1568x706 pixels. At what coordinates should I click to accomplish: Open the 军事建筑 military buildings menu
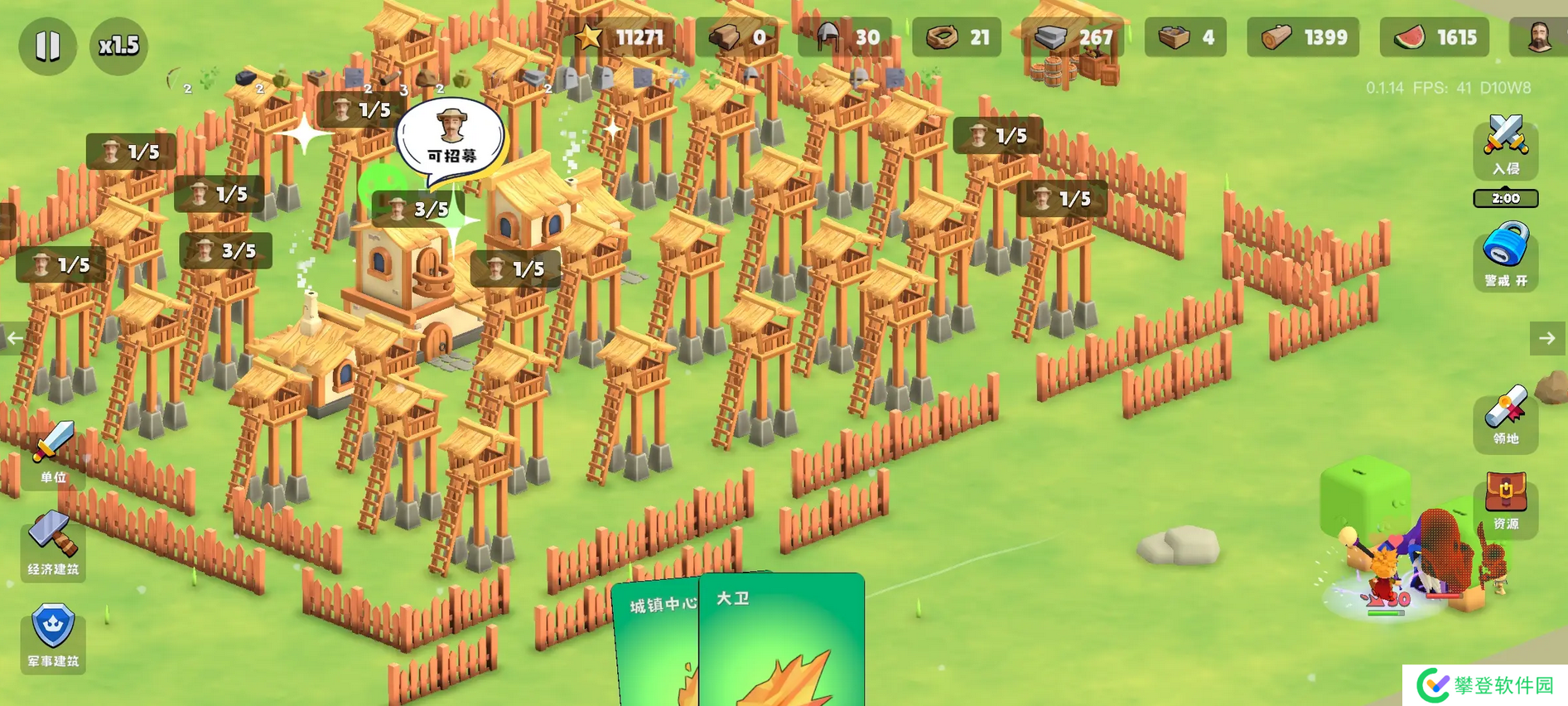(x=53, y=636)
